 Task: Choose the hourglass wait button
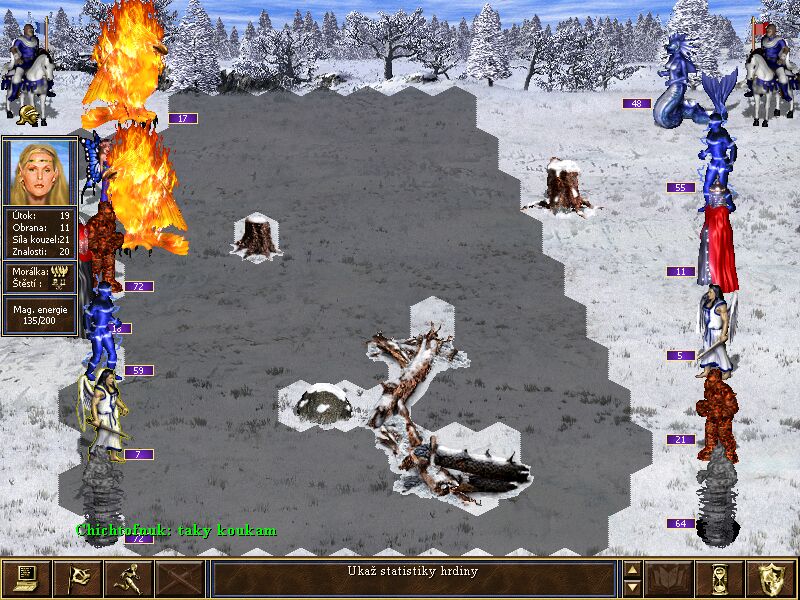tap(720, 578)
